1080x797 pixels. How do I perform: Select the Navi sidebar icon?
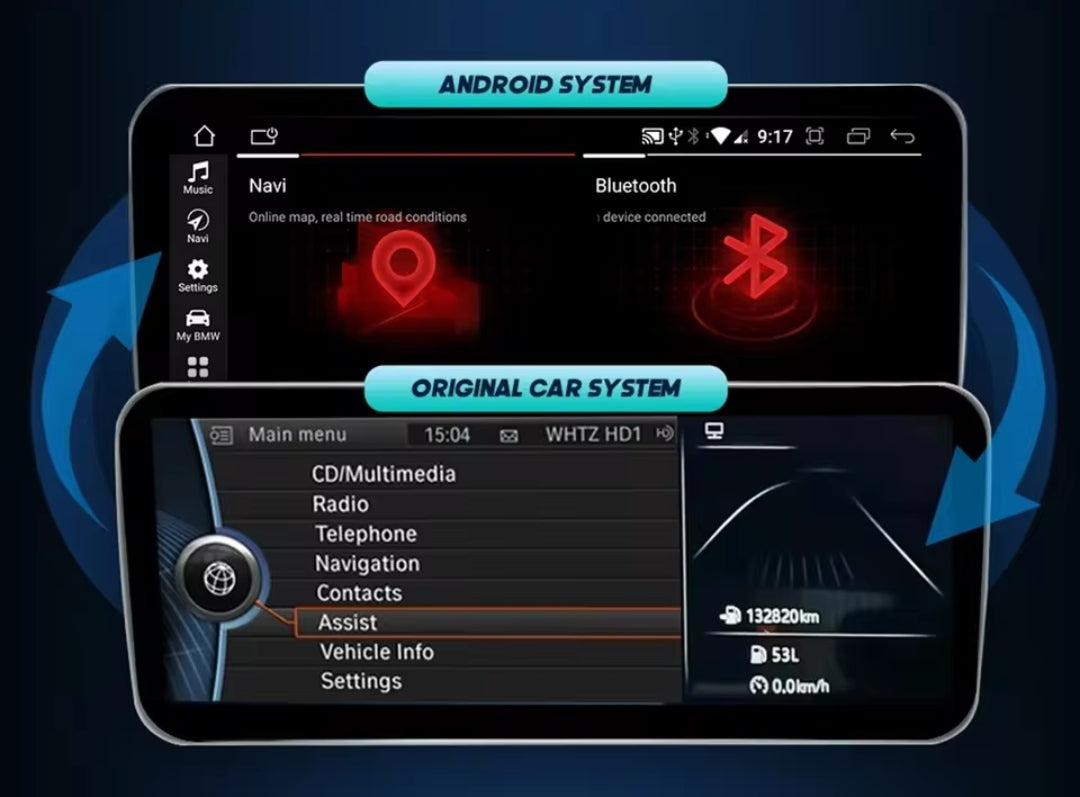[x=198, y=226]
